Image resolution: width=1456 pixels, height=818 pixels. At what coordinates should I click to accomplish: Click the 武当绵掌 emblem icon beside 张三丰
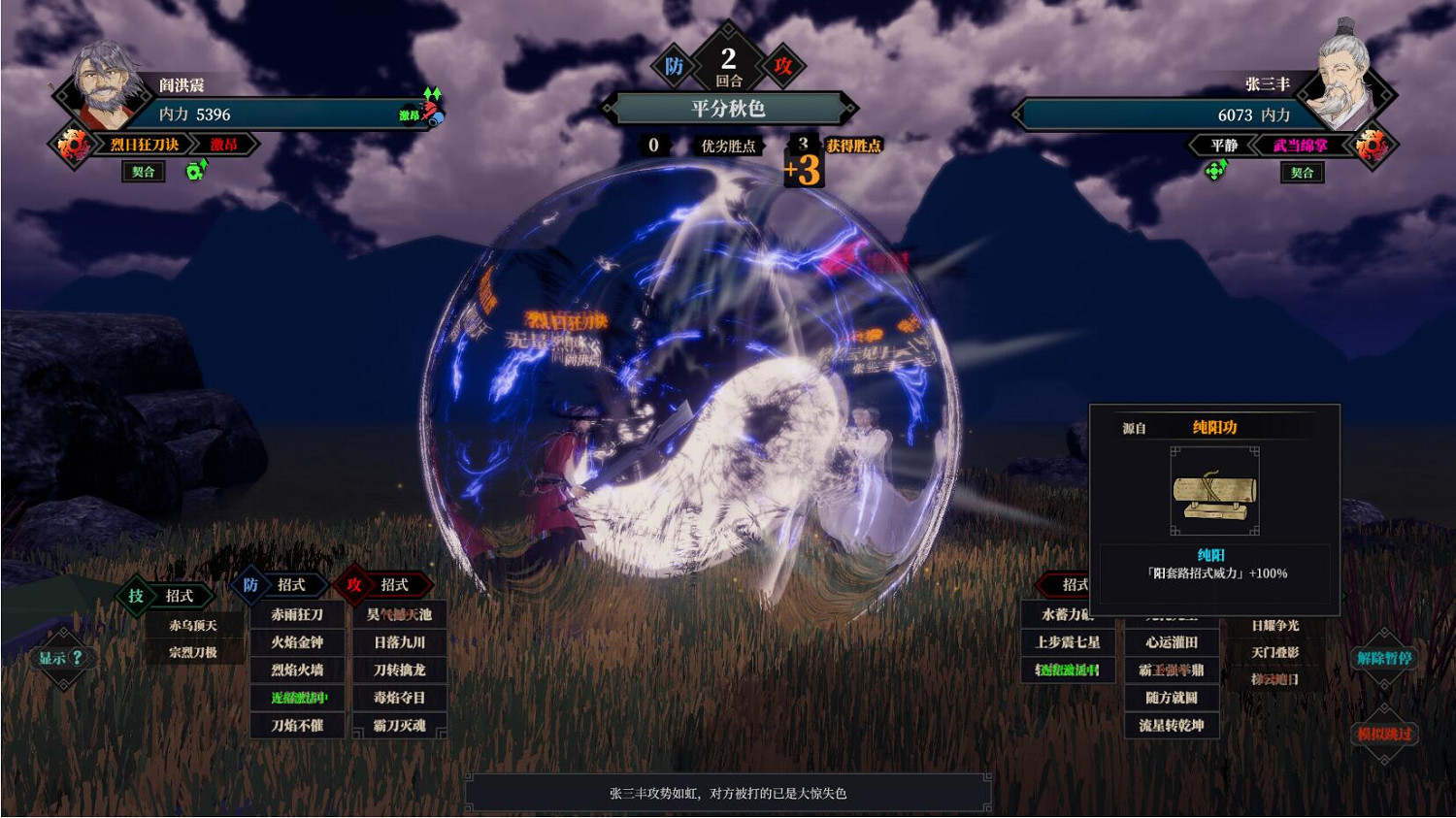(1373, 144)
